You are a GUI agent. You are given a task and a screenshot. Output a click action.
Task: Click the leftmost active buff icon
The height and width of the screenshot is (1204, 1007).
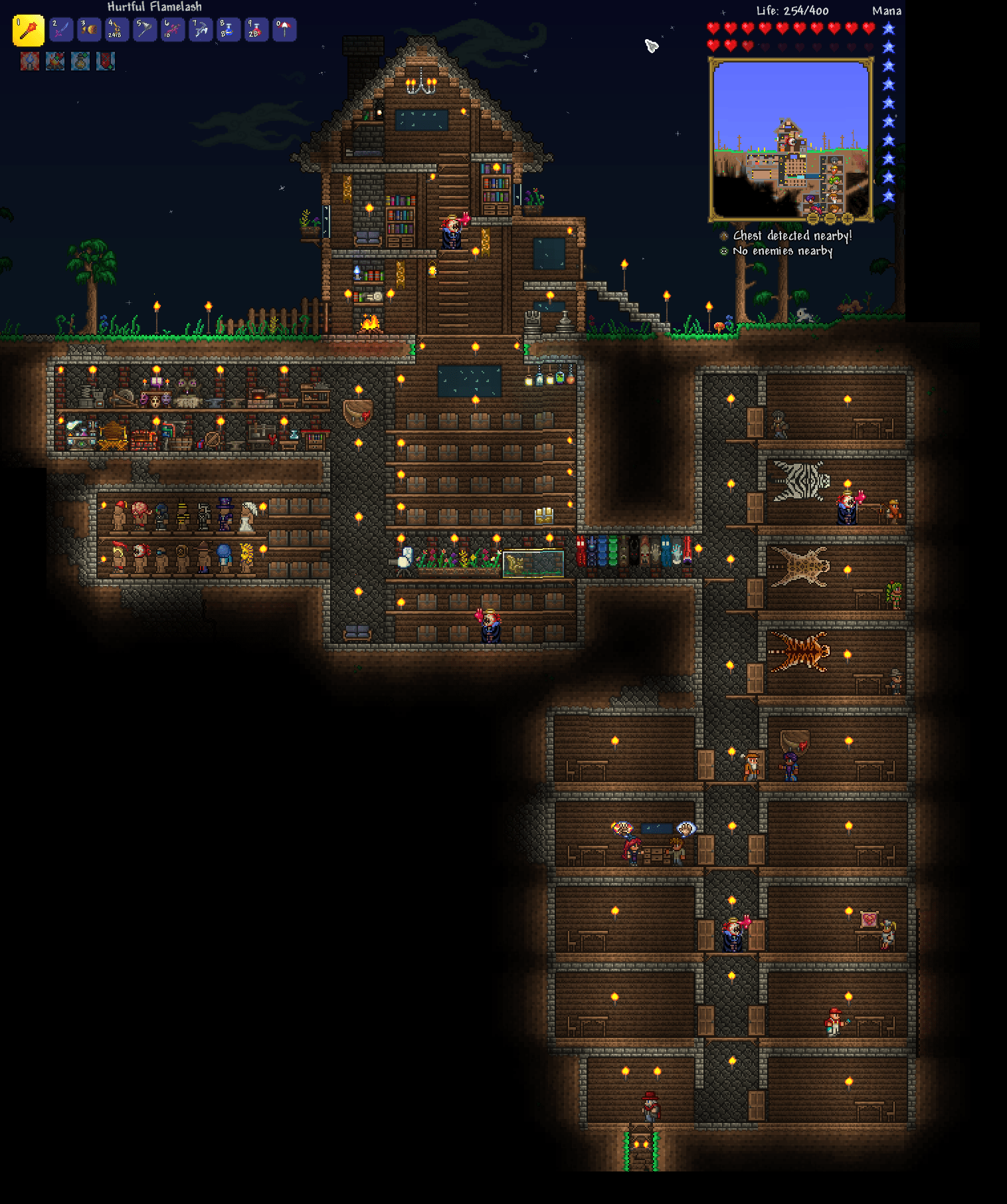(30, 62)
